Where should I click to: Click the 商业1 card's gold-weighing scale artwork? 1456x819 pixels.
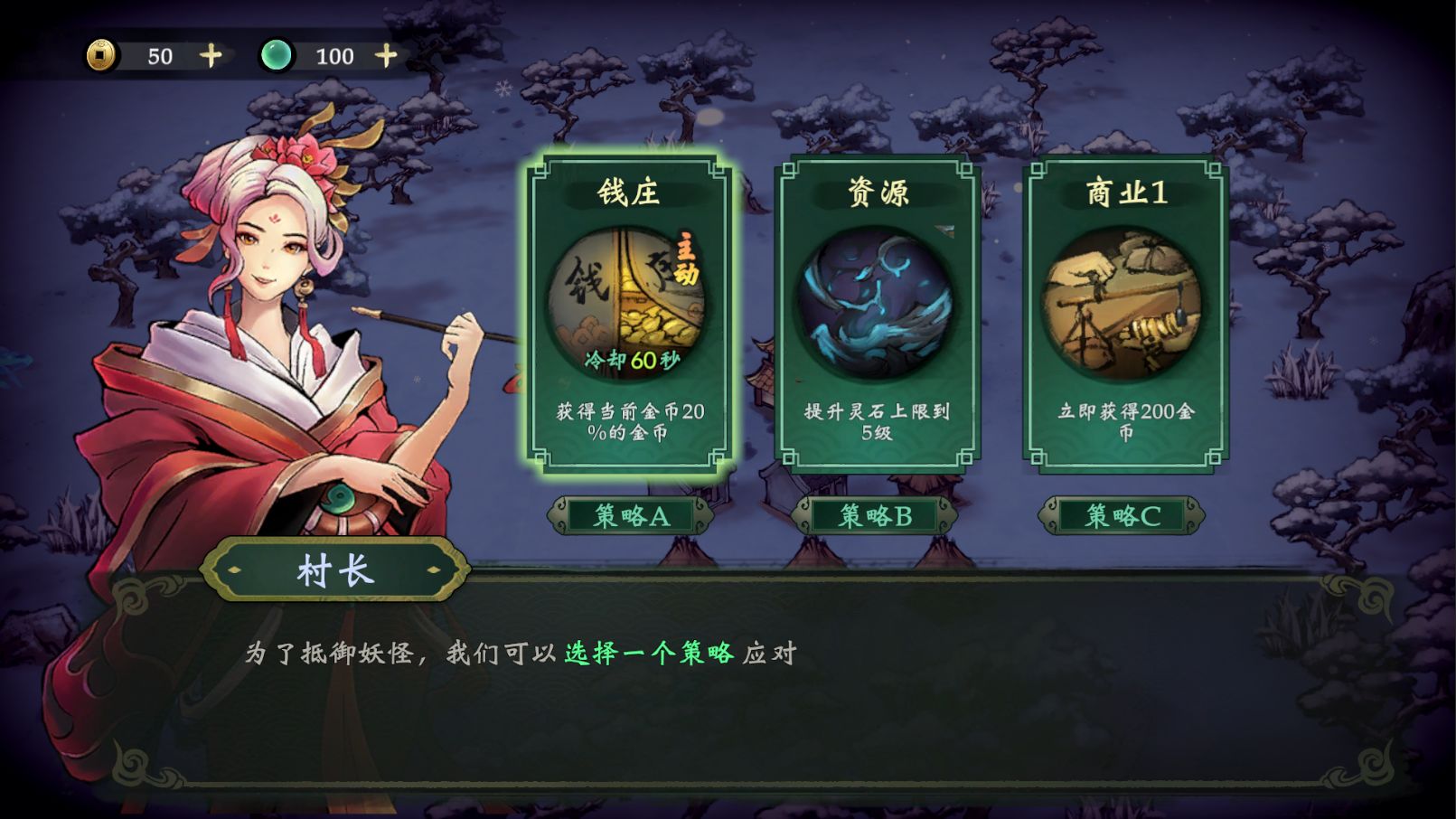(x=1124, y=303)
